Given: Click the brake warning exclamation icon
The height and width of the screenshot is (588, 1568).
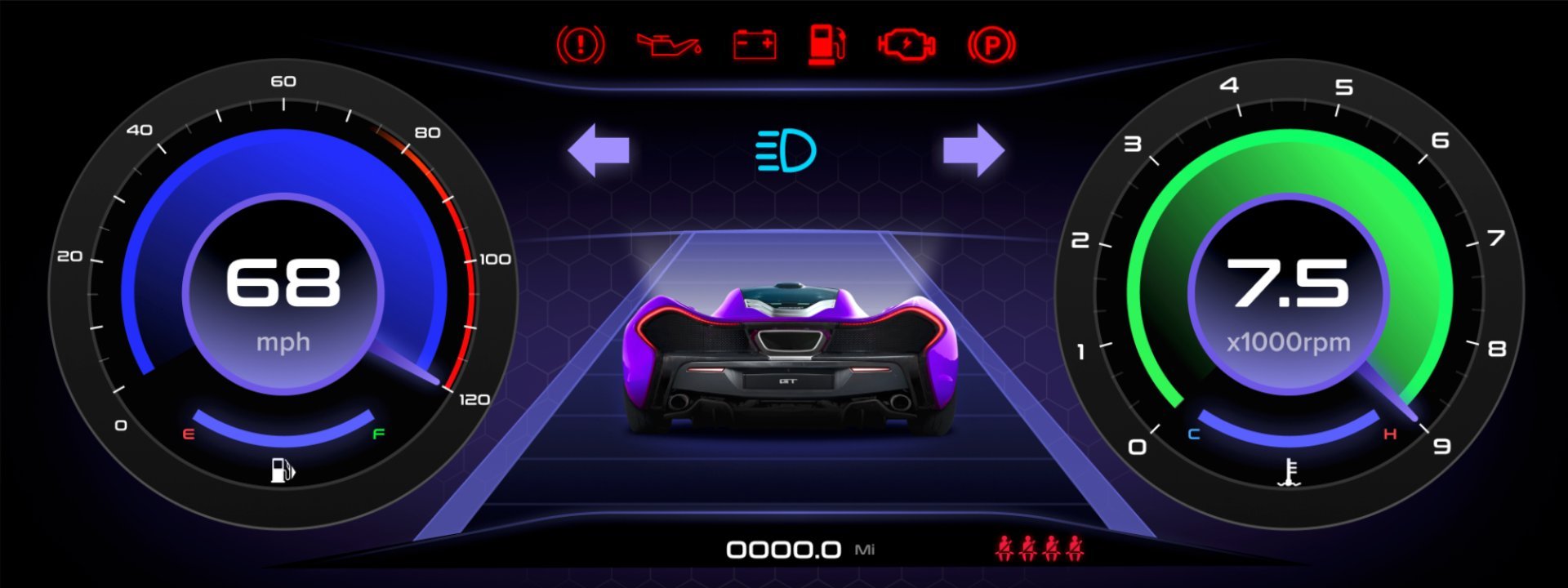Looking at the screenshot, I should (x=581, y=44).
